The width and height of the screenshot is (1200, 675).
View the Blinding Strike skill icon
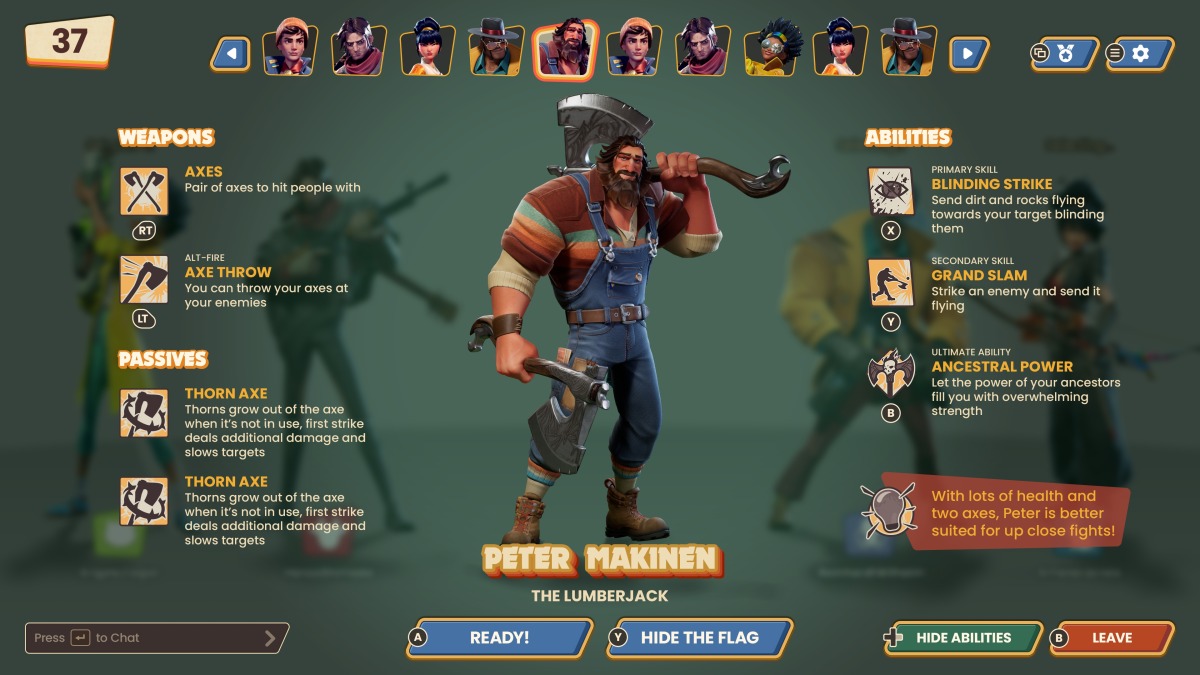coord(890,191)
